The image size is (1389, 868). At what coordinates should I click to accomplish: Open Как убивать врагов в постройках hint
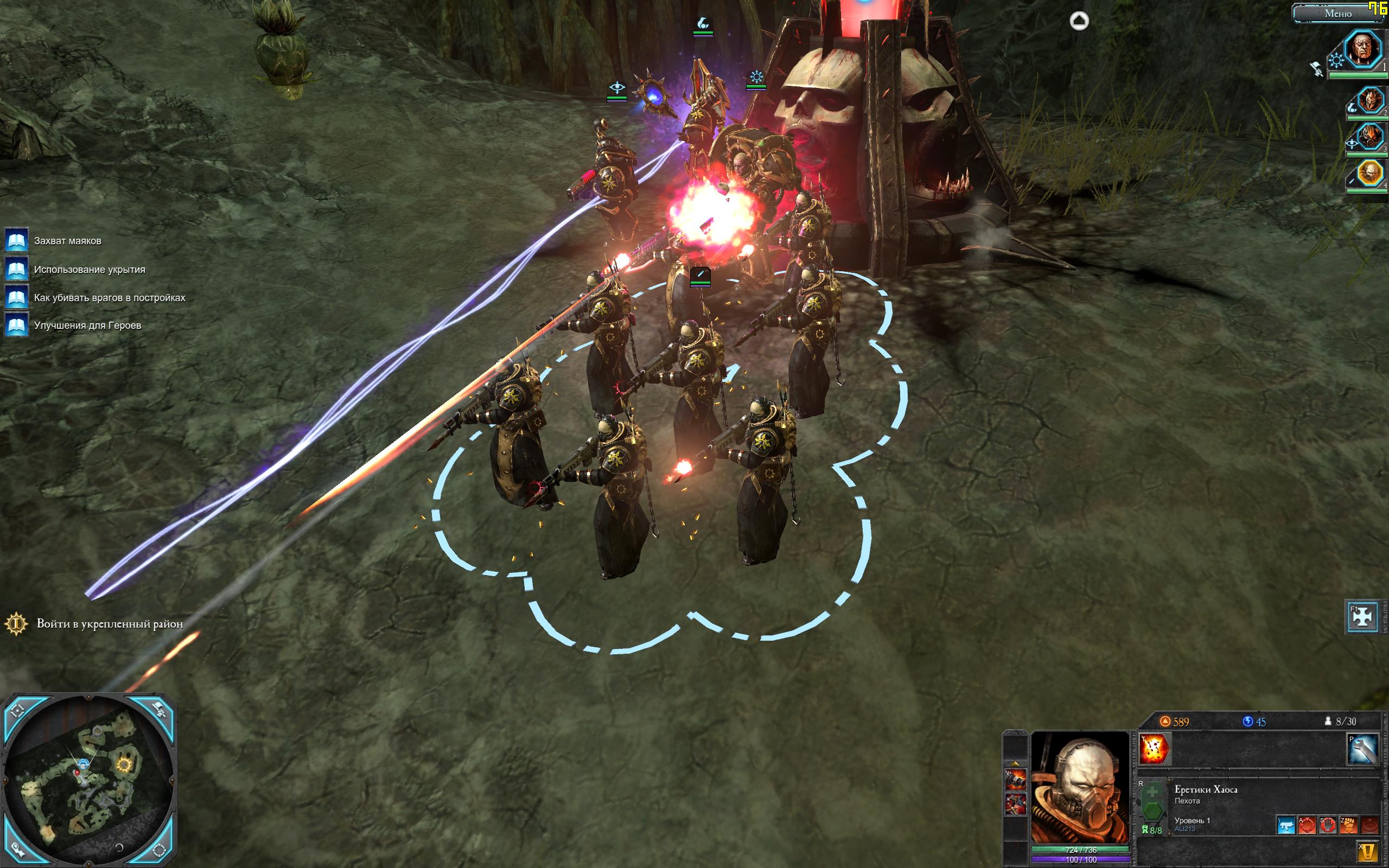point(109,298)
